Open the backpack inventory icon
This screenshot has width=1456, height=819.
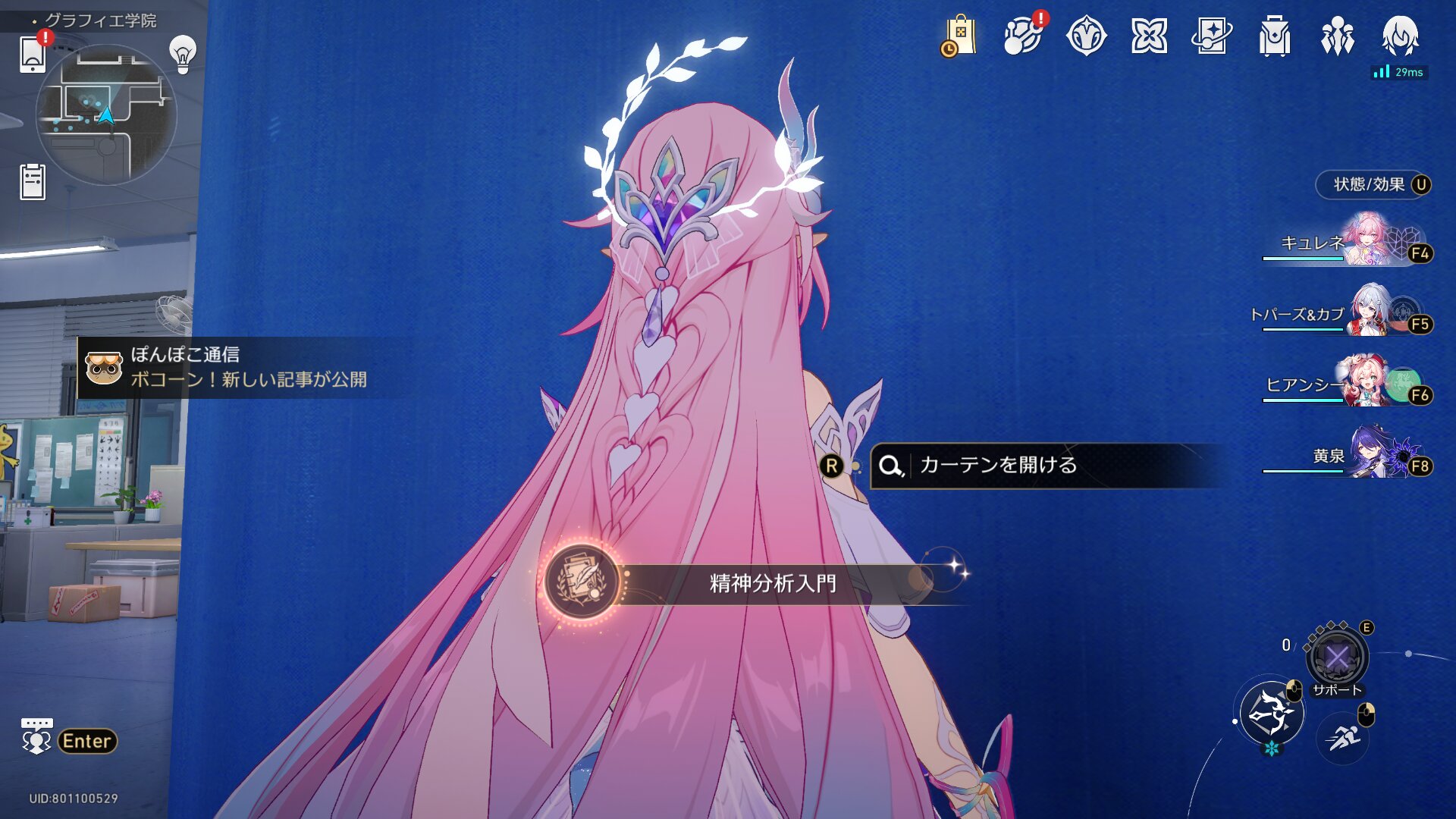tap(1275, 36)
